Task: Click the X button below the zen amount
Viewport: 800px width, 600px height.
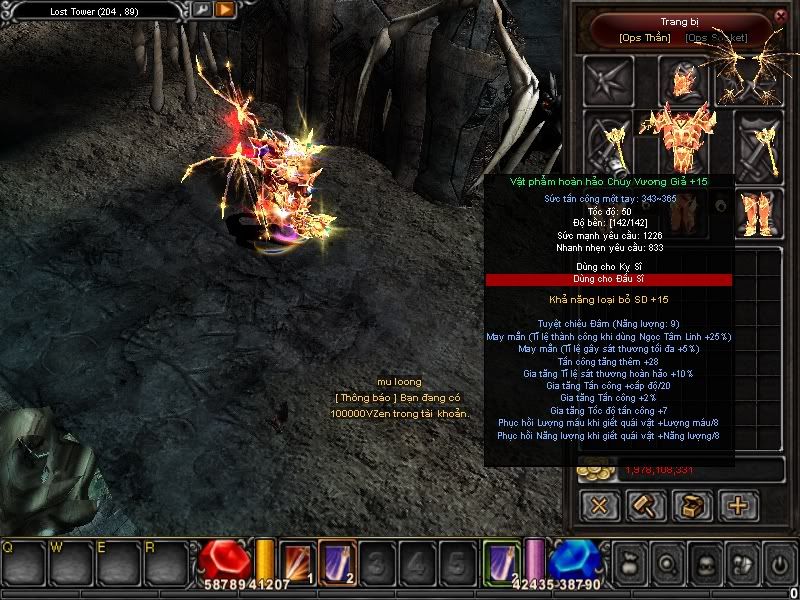Action: 600,505
